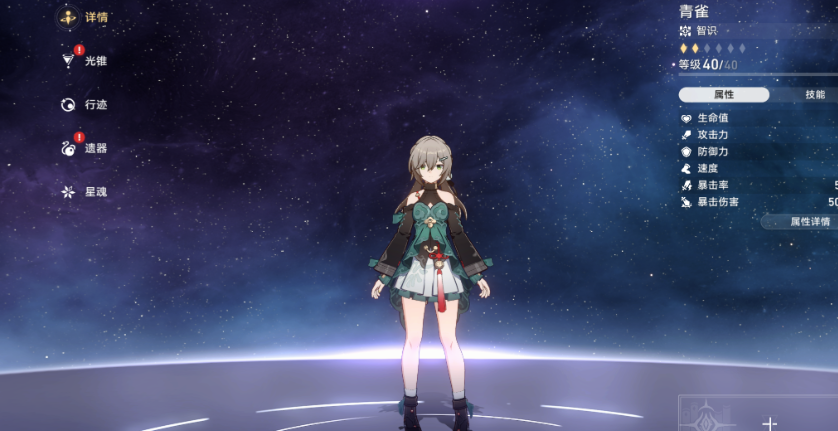Open the 行迹 traces tab
Viewport: 838px width, 431px height.
tap(83, 104)
